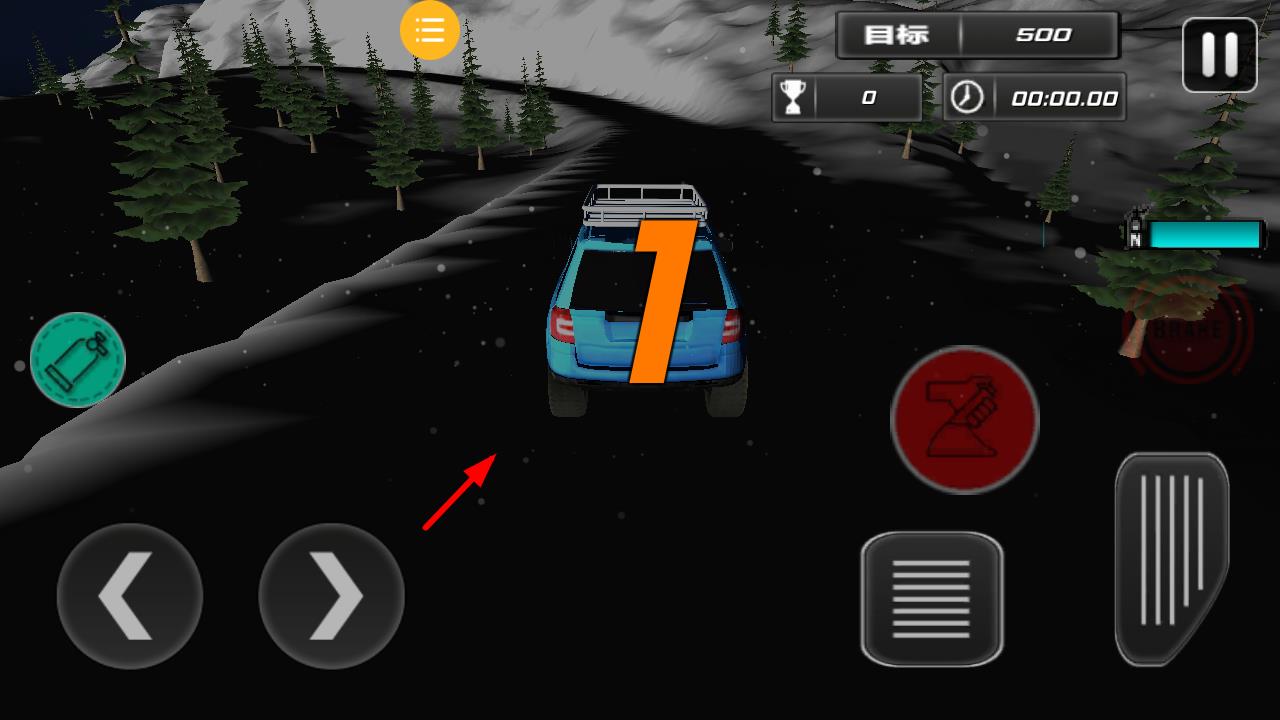1280x720 pixels.
Task: Engage the red handbrake button
Action: (964, 419)
